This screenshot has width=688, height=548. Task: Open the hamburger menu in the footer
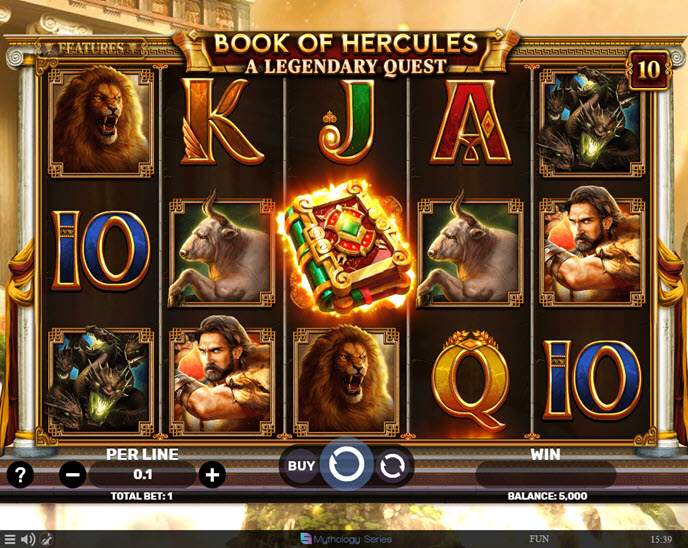click(x=10, y=539)
